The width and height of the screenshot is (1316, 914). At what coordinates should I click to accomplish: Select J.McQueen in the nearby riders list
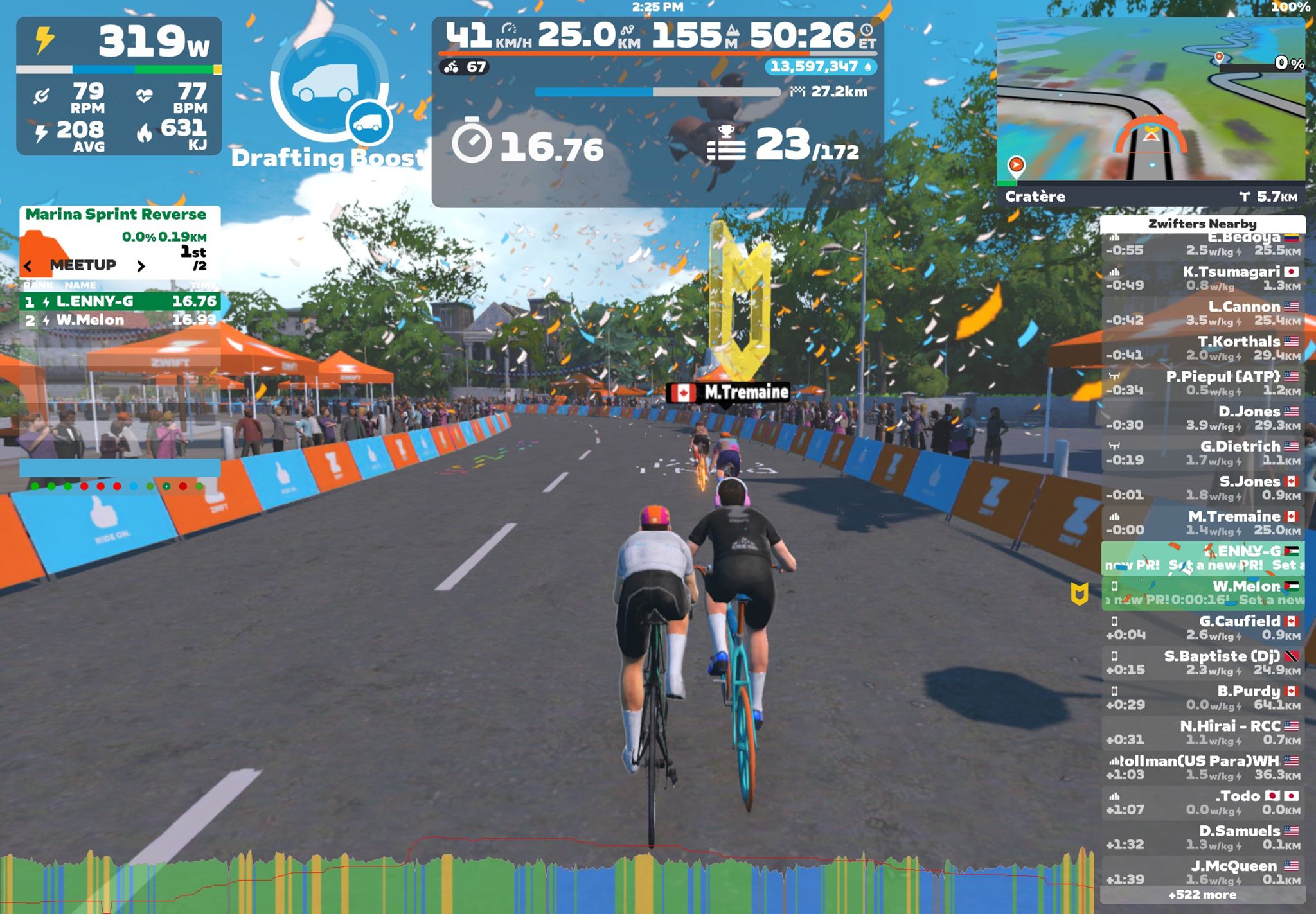1202,872
